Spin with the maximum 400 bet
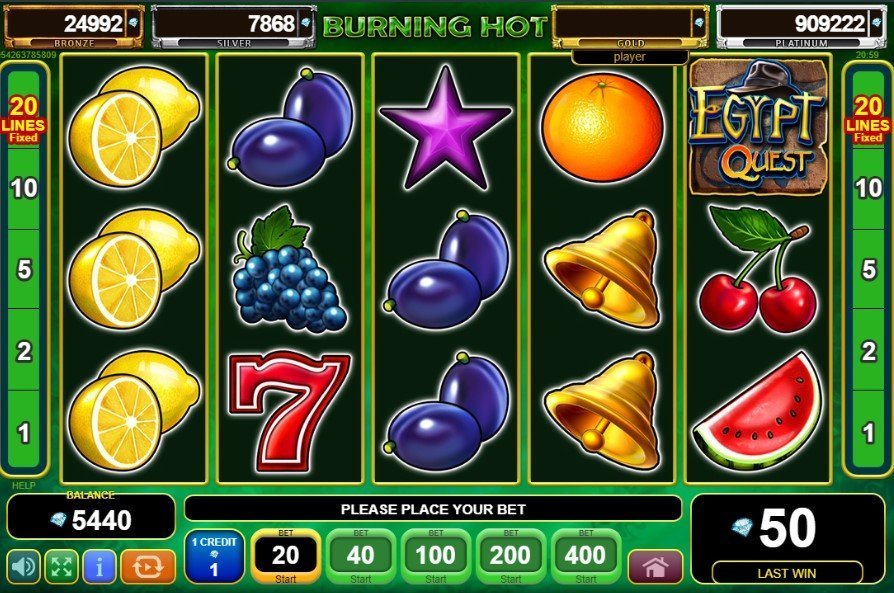This screenshot has width=894, height=593. tap(585, 556)
